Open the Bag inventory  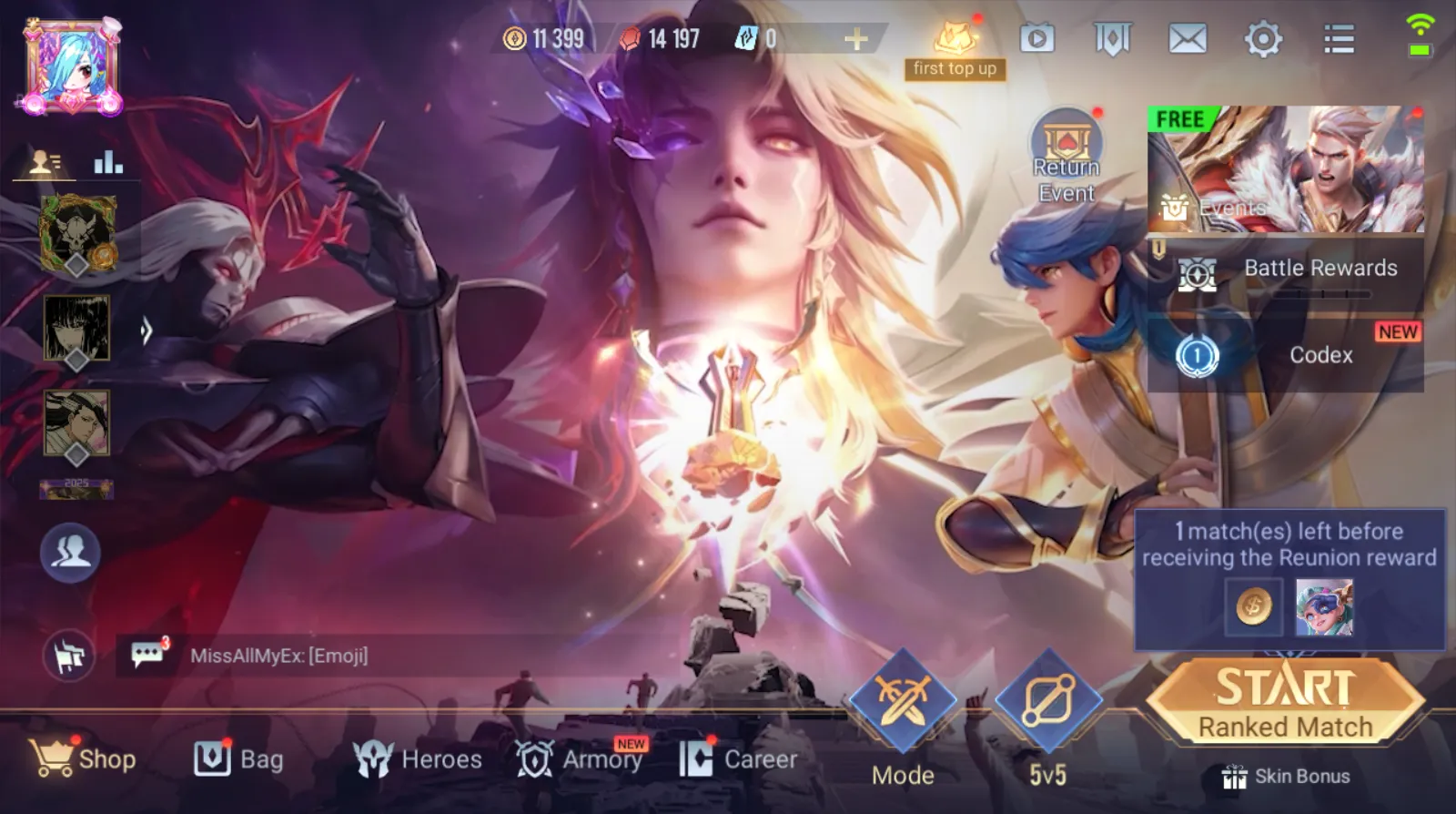click(x=238, y=758)
